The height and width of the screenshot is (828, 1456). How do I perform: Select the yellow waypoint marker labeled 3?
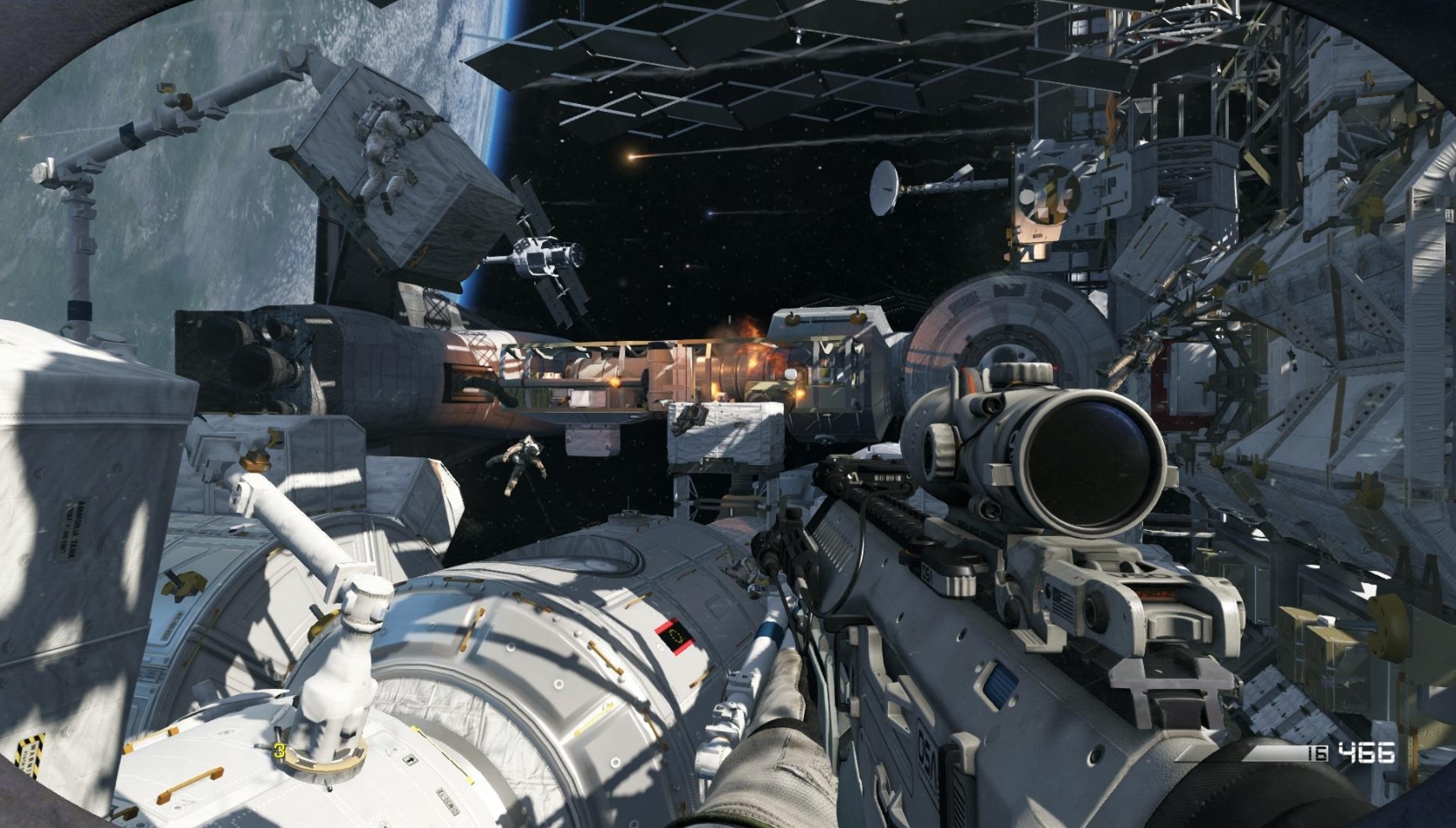click(280, 750)
